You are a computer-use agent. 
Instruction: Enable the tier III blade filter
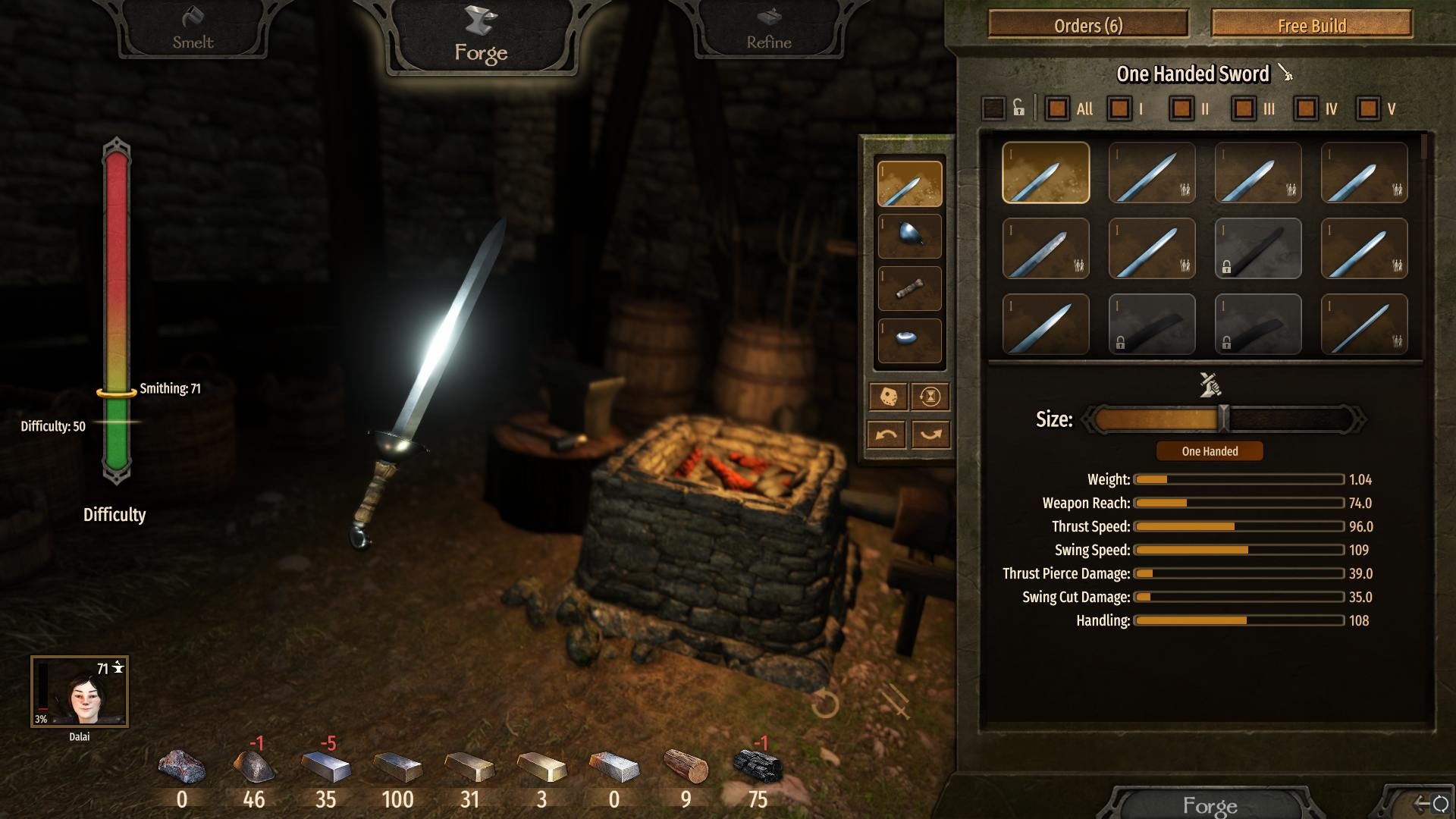pos(1242,108)
